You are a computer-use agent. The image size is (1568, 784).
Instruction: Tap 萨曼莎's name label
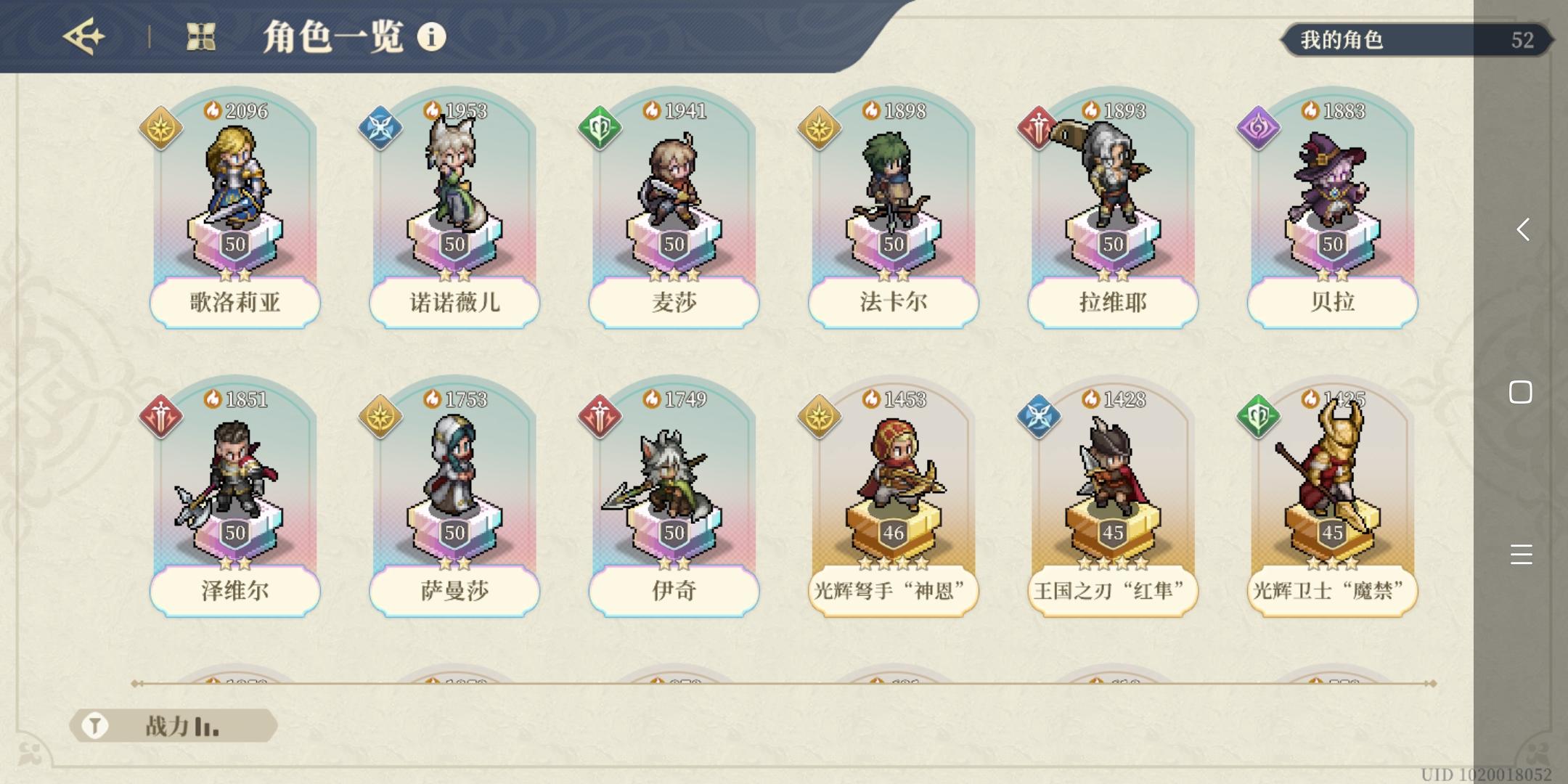pyautogui.click(x=454, y=592)
